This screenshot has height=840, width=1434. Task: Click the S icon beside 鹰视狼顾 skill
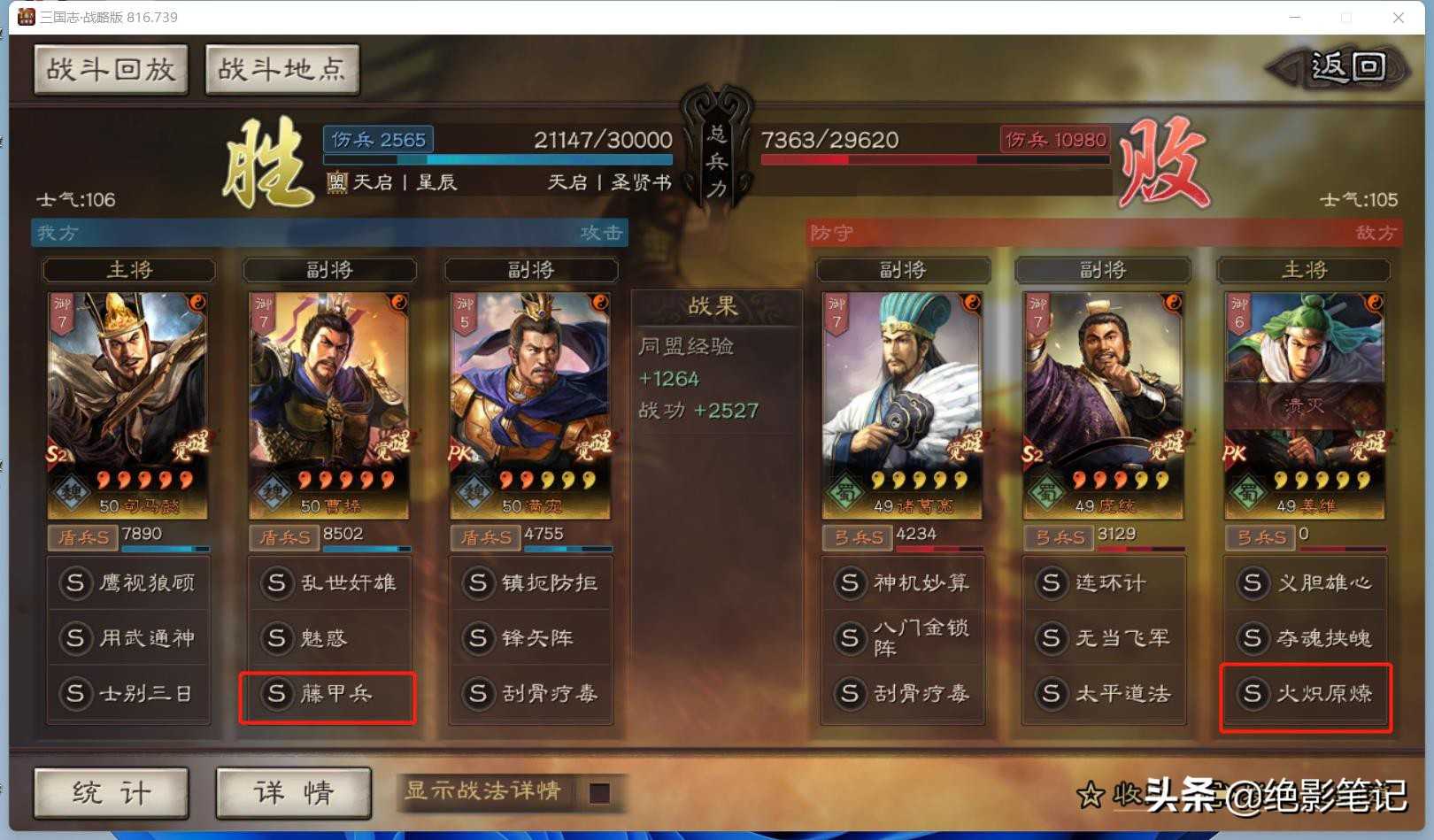point(75,582)
